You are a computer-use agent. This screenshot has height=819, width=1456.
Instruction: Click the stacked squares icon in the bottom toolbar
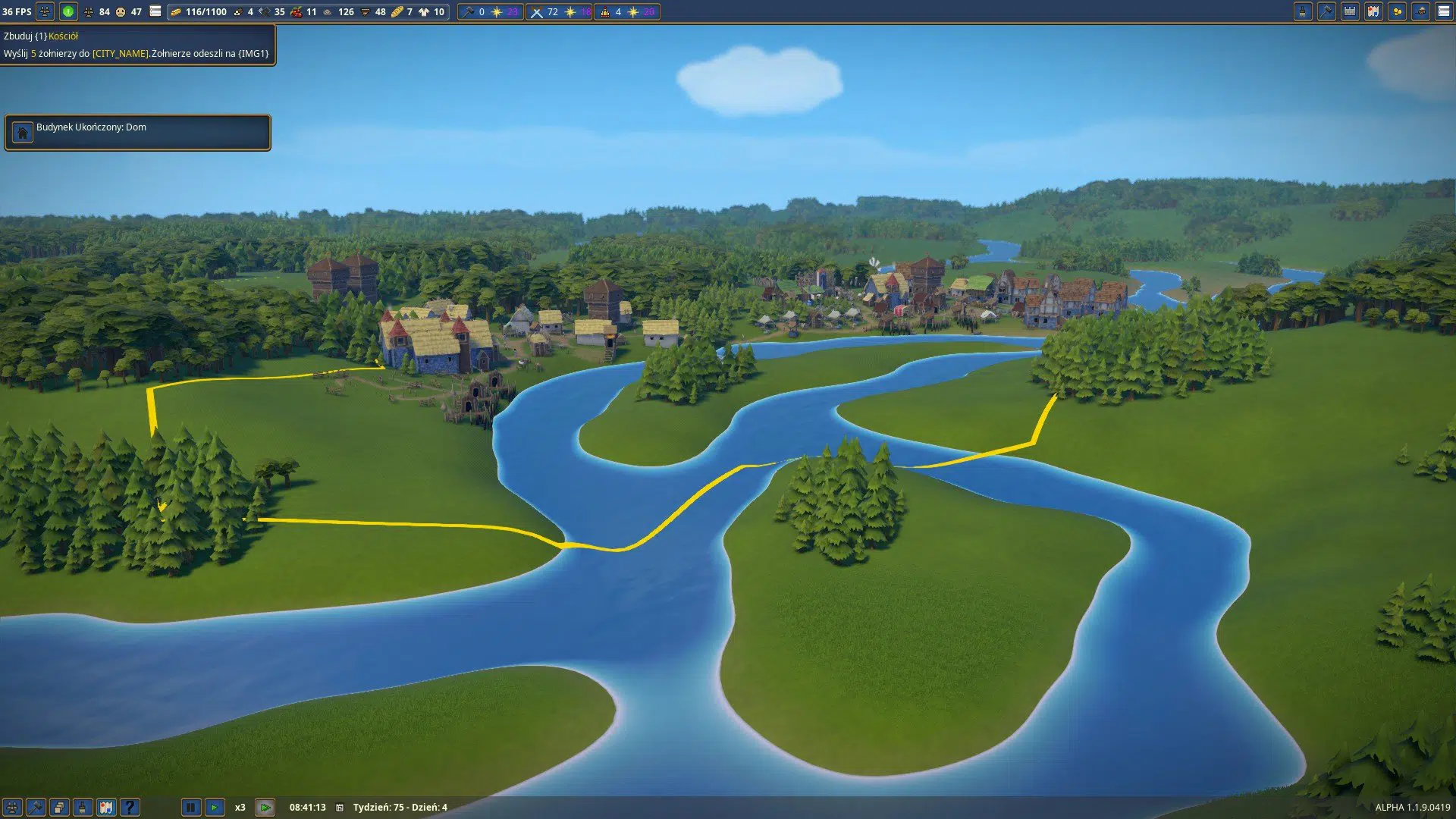point(59,808)
